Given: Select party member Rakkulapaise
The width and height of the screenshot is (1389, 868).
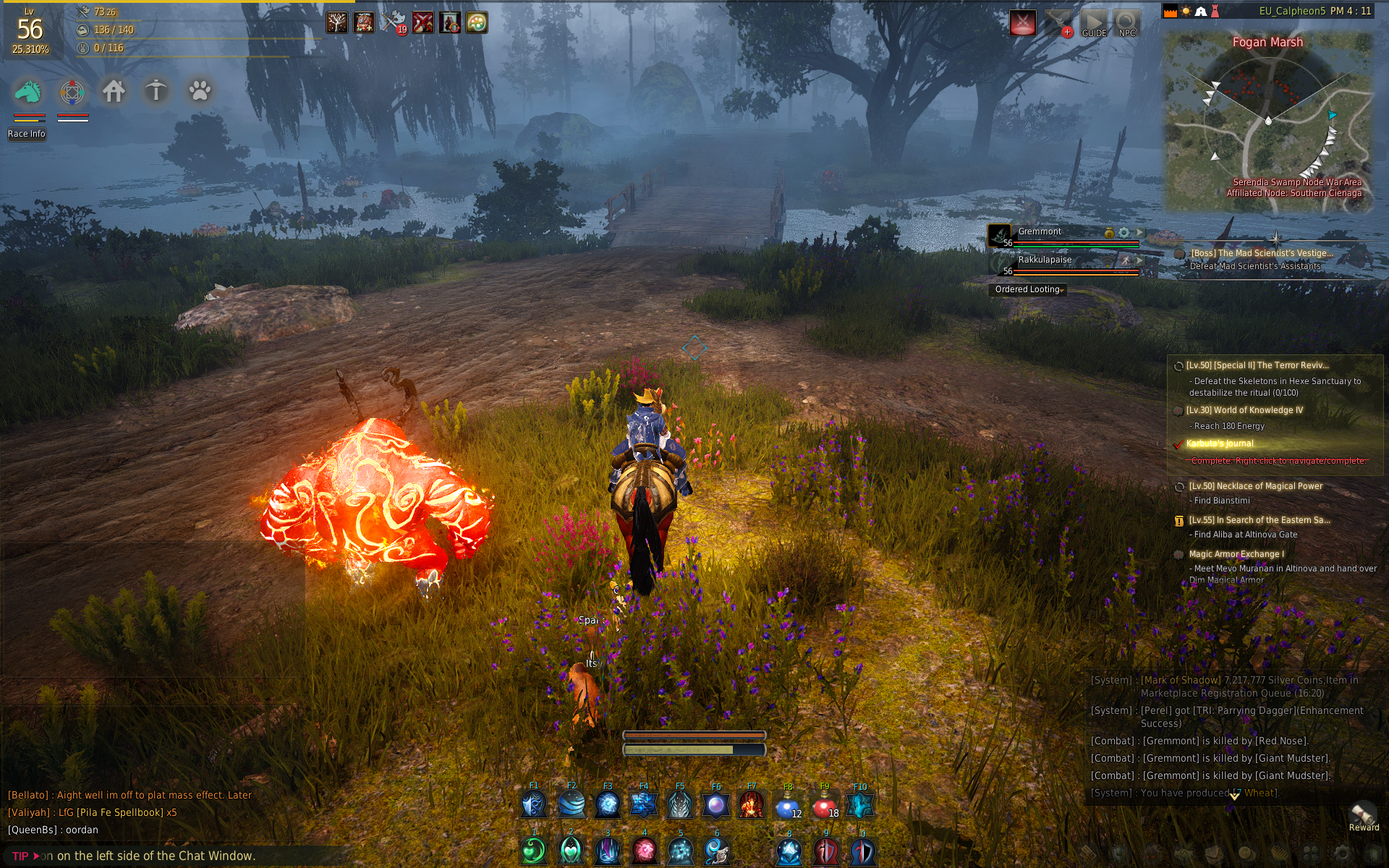Looking at the screenshot, I should coord(1045,260).
